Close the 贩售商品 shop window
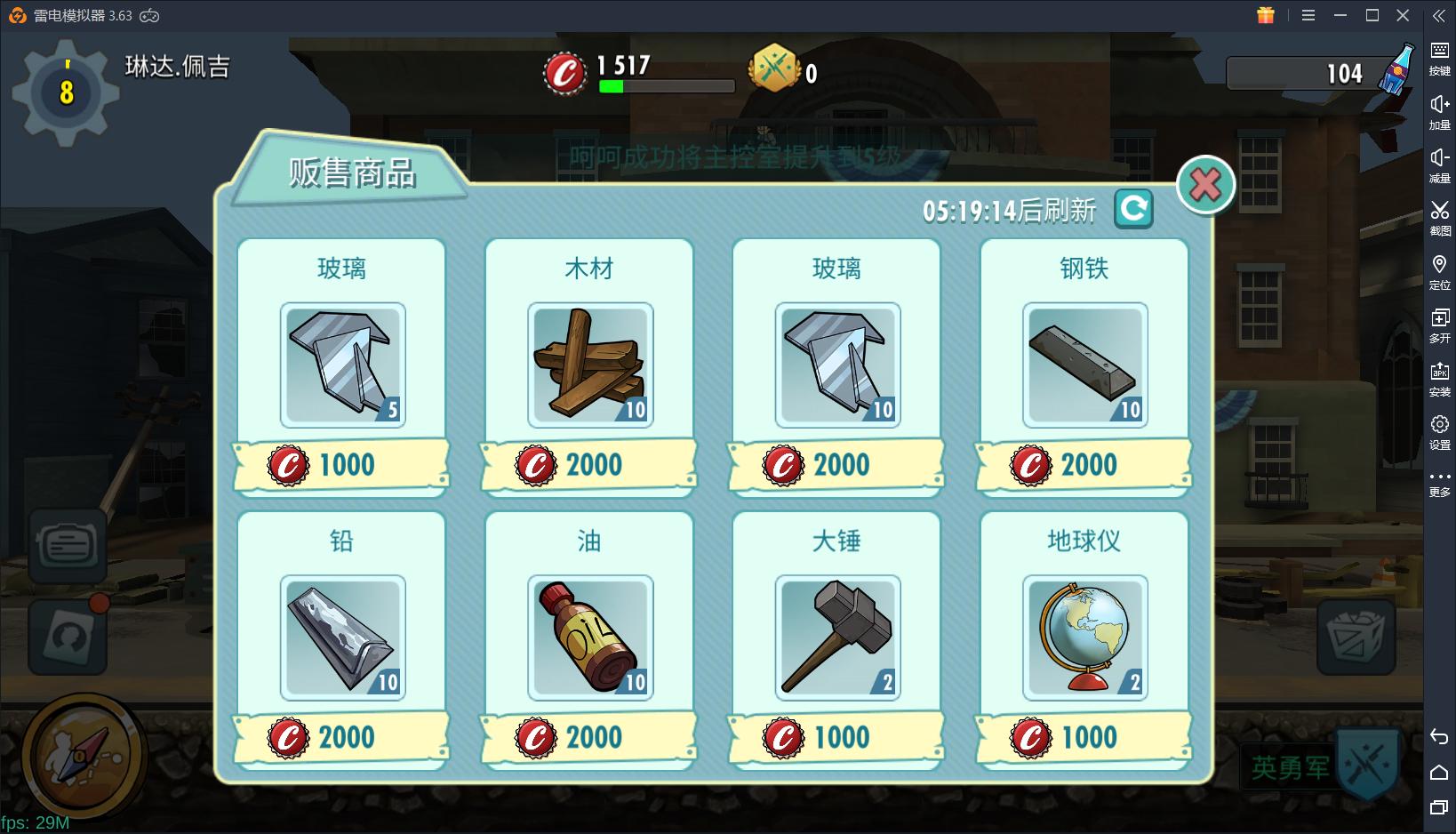The height and width of the screenshot is (834, 1456). click(1204, 184)
